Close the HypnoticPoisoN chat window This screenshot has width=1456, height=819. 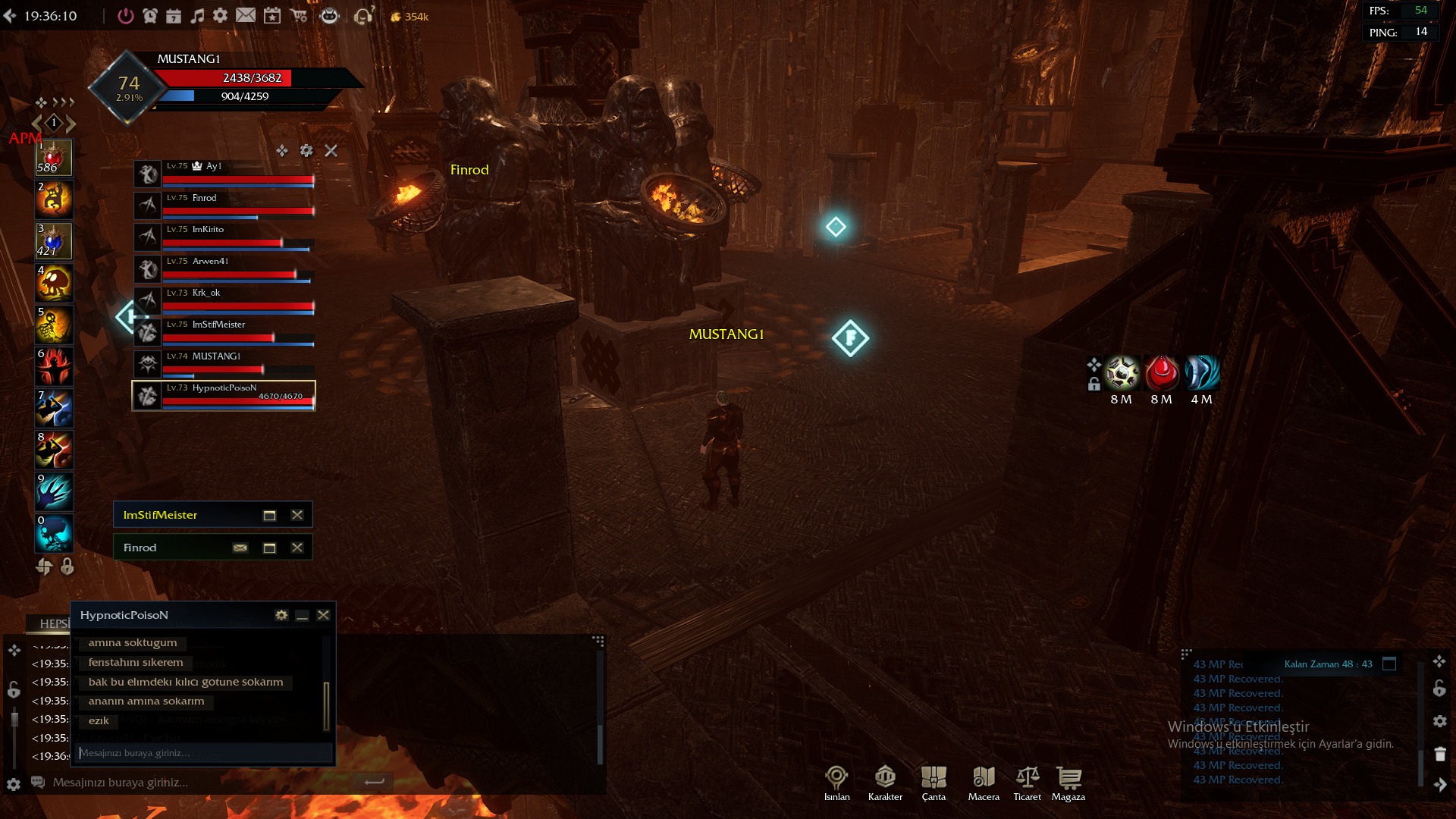click(324, 615)
